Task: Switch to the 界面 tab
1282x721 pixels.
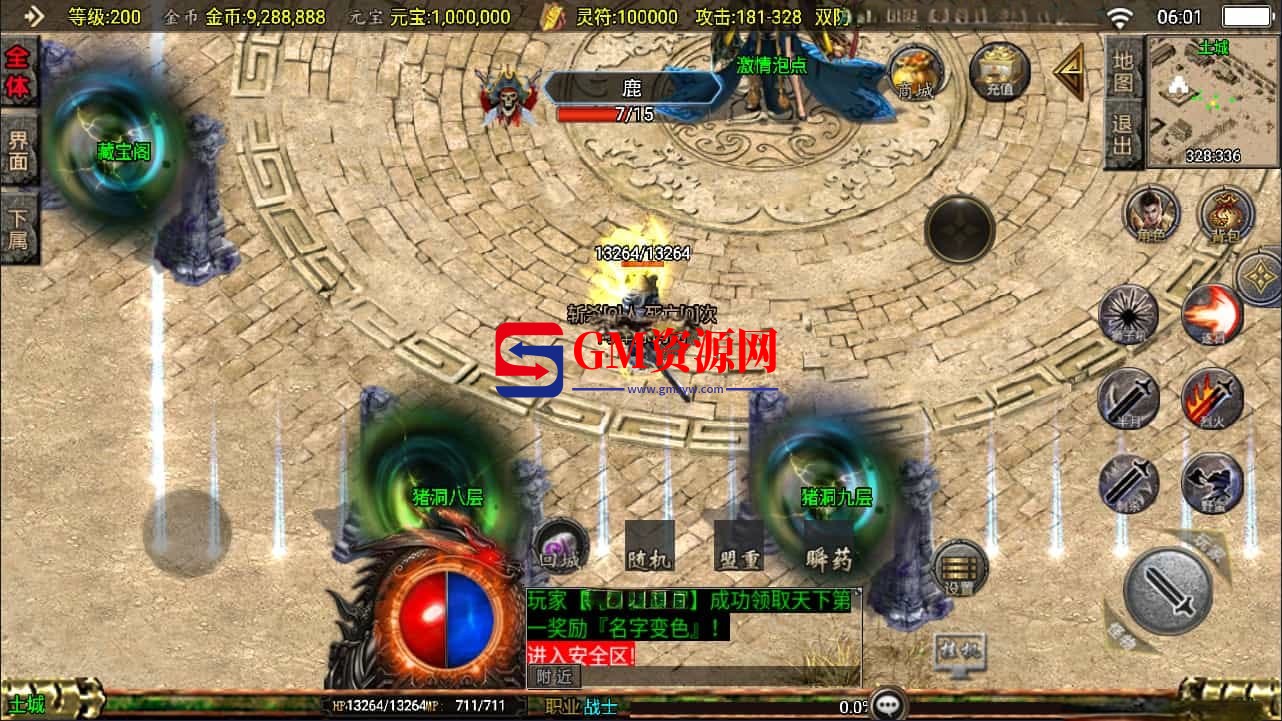Action: pyautogui.click(x=19, y=151)
